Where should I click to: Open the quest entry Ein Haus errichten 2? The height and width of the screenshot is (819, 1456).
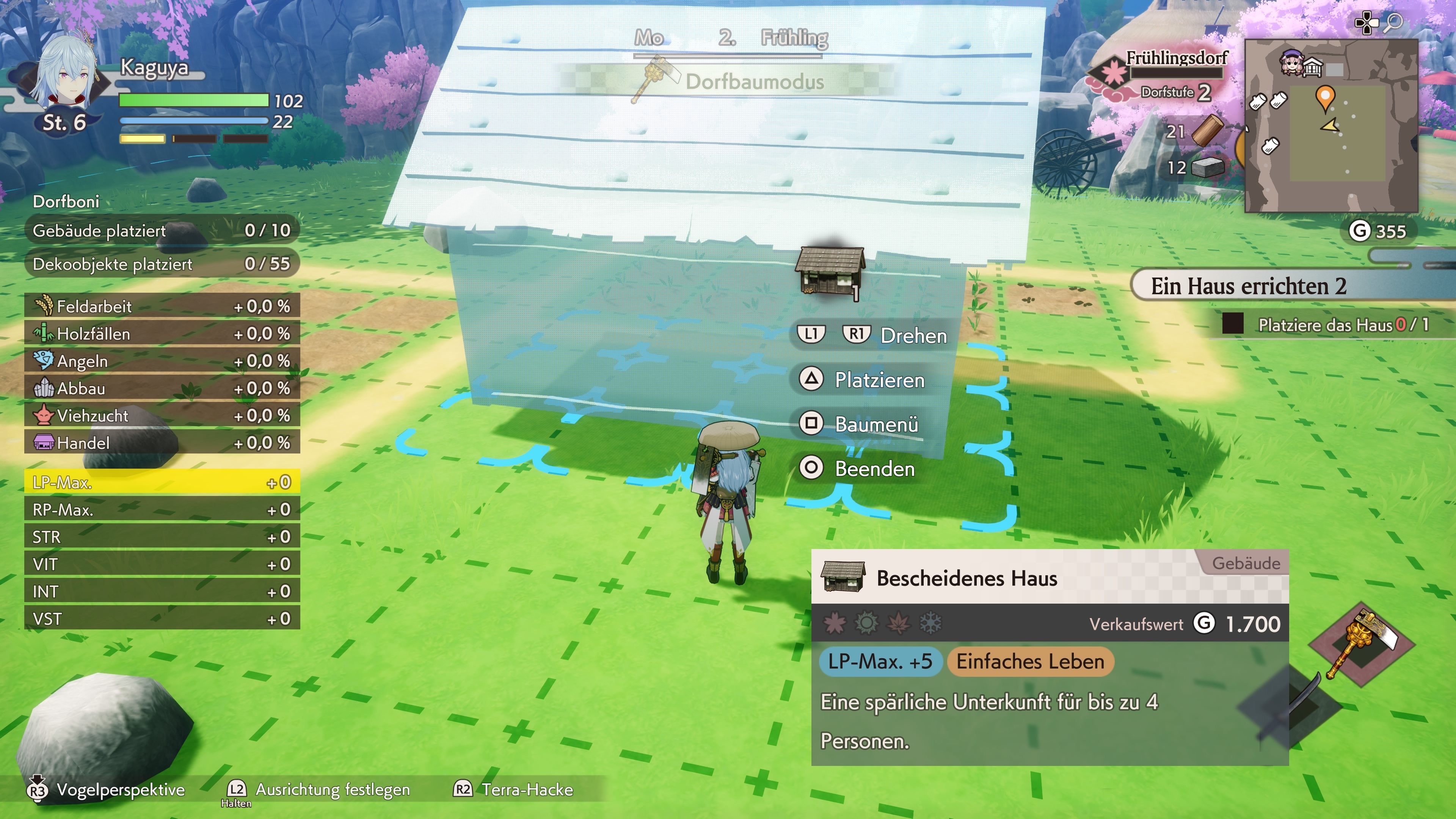coord(1249,287)
